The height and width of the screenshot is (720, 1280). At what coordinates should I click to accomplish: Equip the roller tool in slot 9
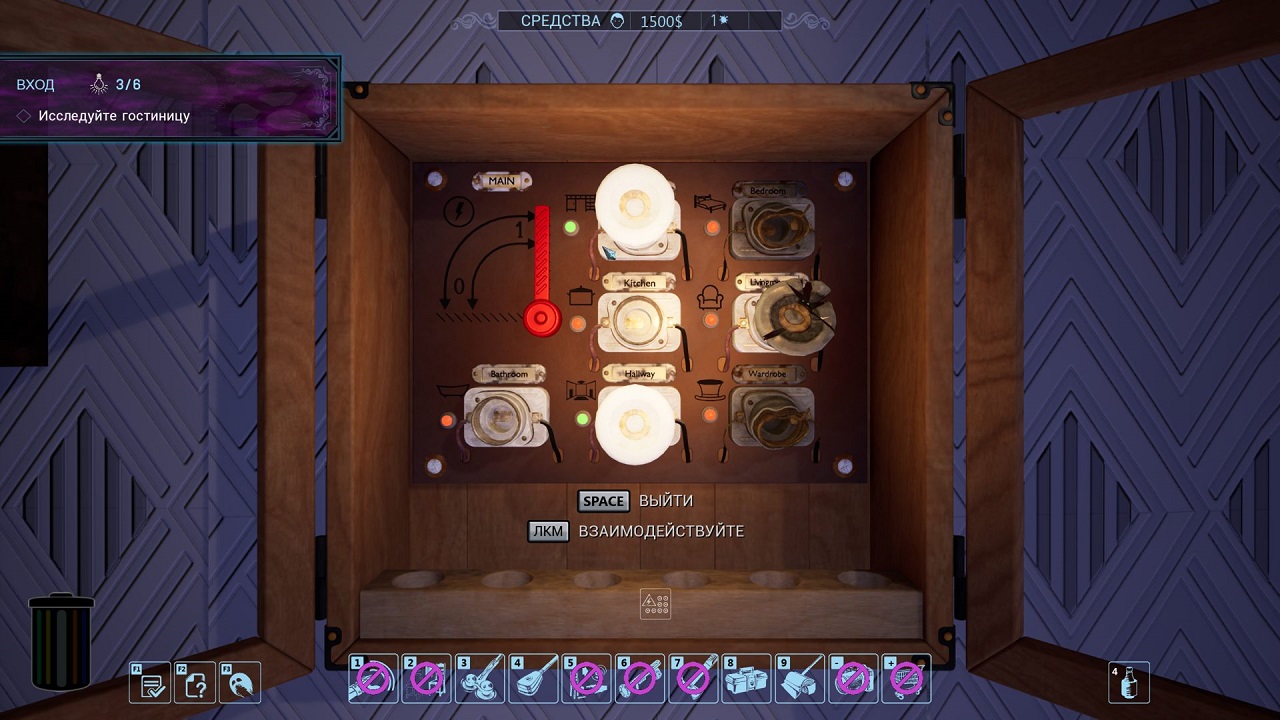(x=799, y=679)
